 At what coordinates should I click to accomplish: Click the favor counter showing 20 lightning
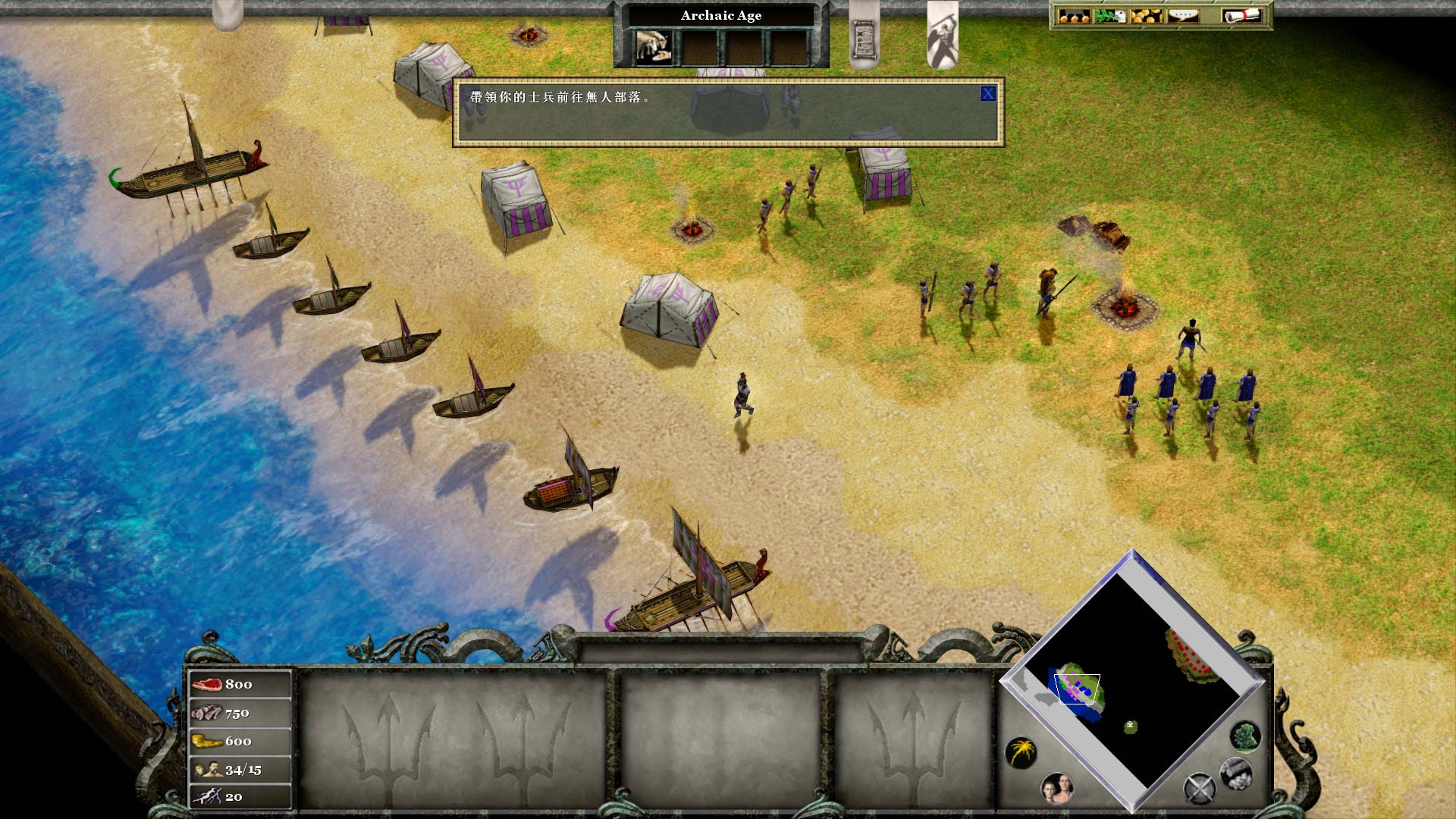coord(234,797)
